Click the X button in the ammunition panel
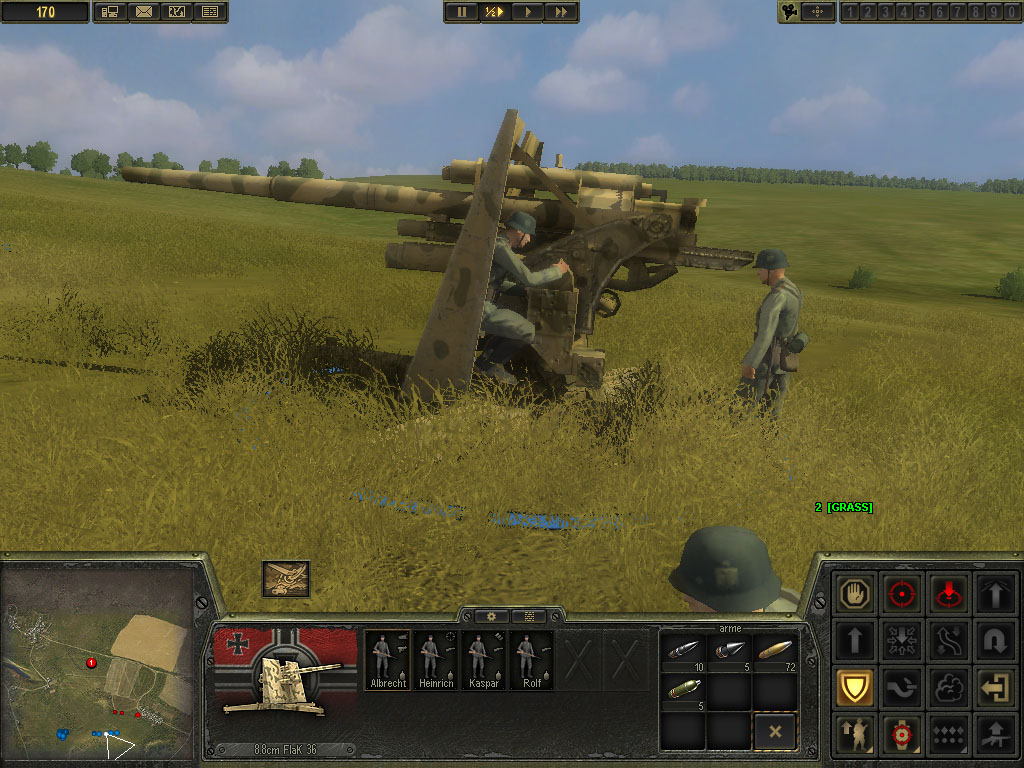 (x=775, y=732)
